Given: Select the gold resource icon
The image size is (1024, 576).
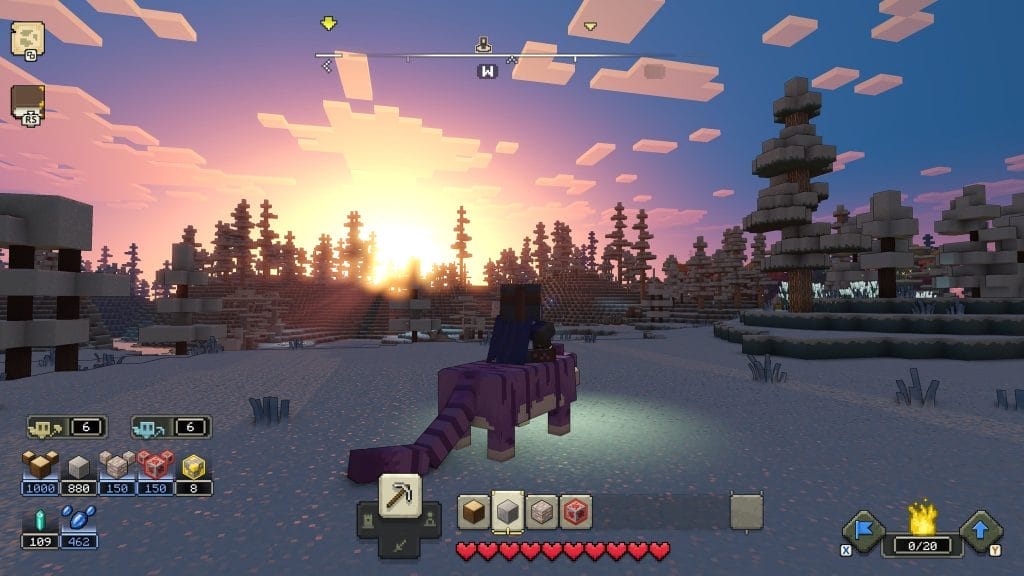Looking at the screenshot, I should click(194, 465).
